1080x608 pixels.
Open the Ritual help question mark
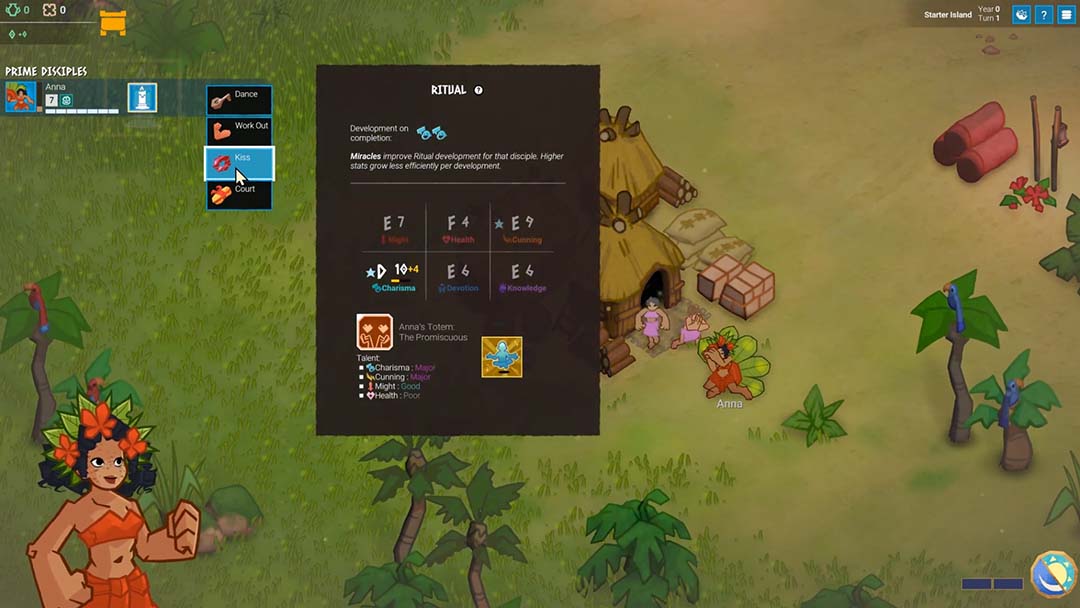(x=479, y=90)
